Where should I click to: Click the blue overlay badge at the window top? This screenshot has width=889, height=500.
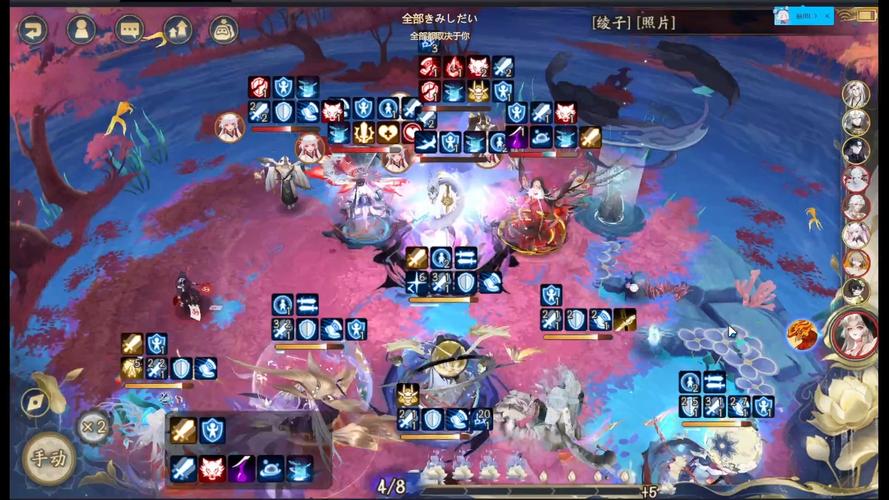[x=803, y=16]
